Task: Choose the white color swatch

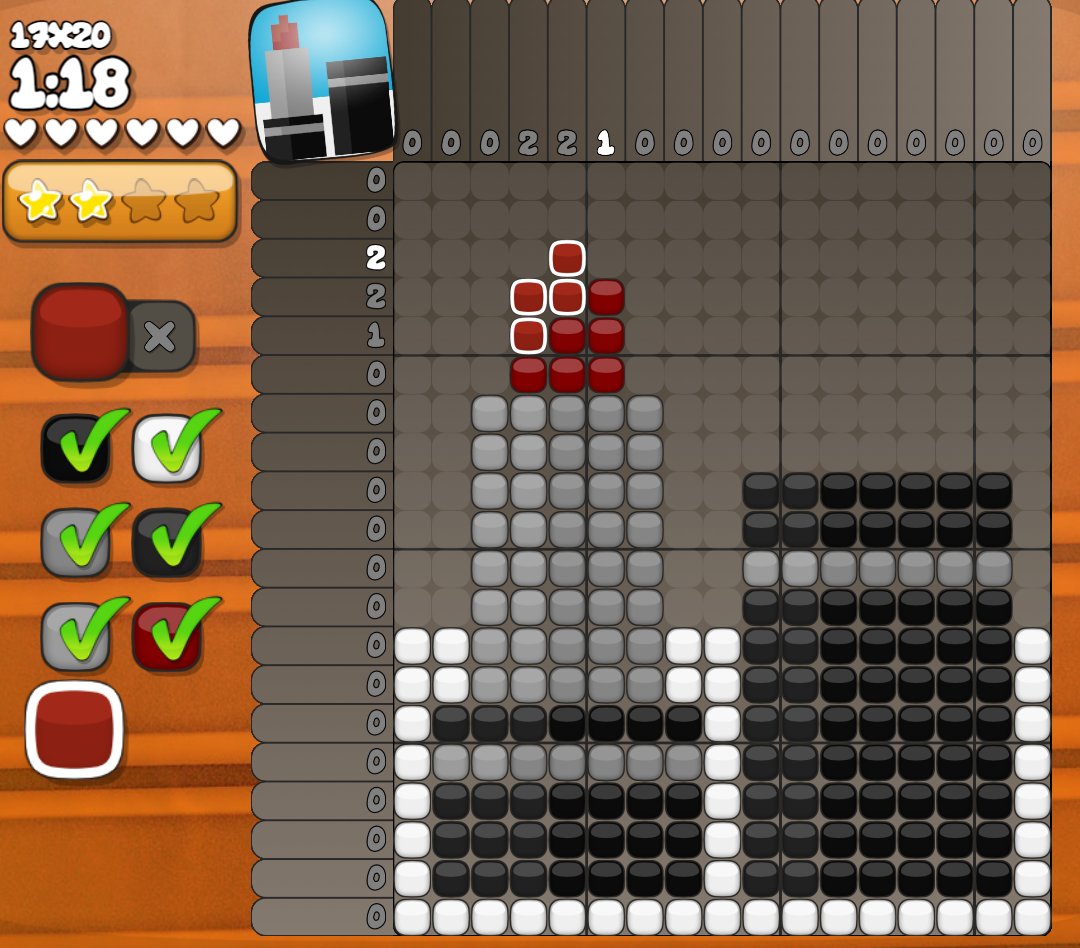Action: click(x=168, y=447)
